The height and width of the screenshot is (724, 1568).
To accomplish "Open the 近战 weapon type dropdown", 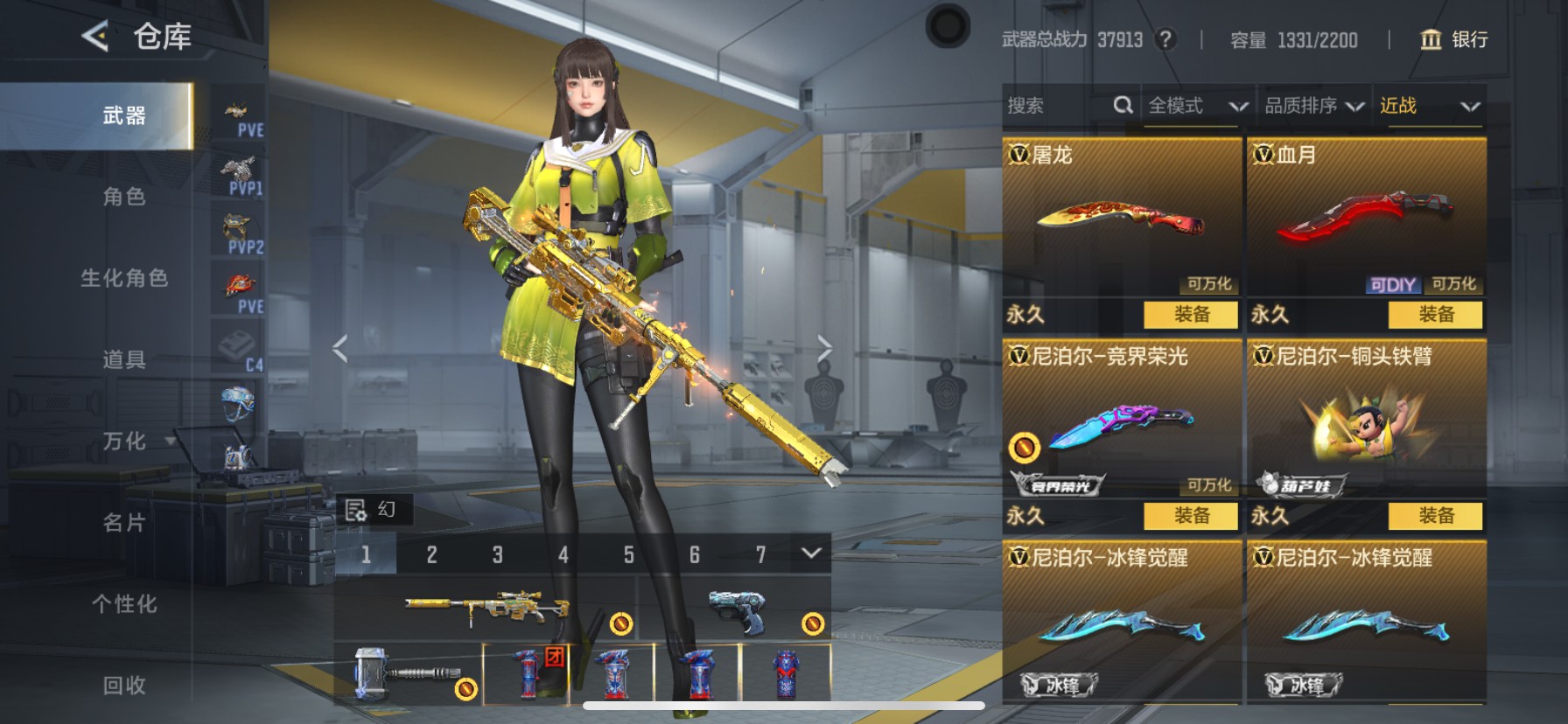I will coord(1429,106).
